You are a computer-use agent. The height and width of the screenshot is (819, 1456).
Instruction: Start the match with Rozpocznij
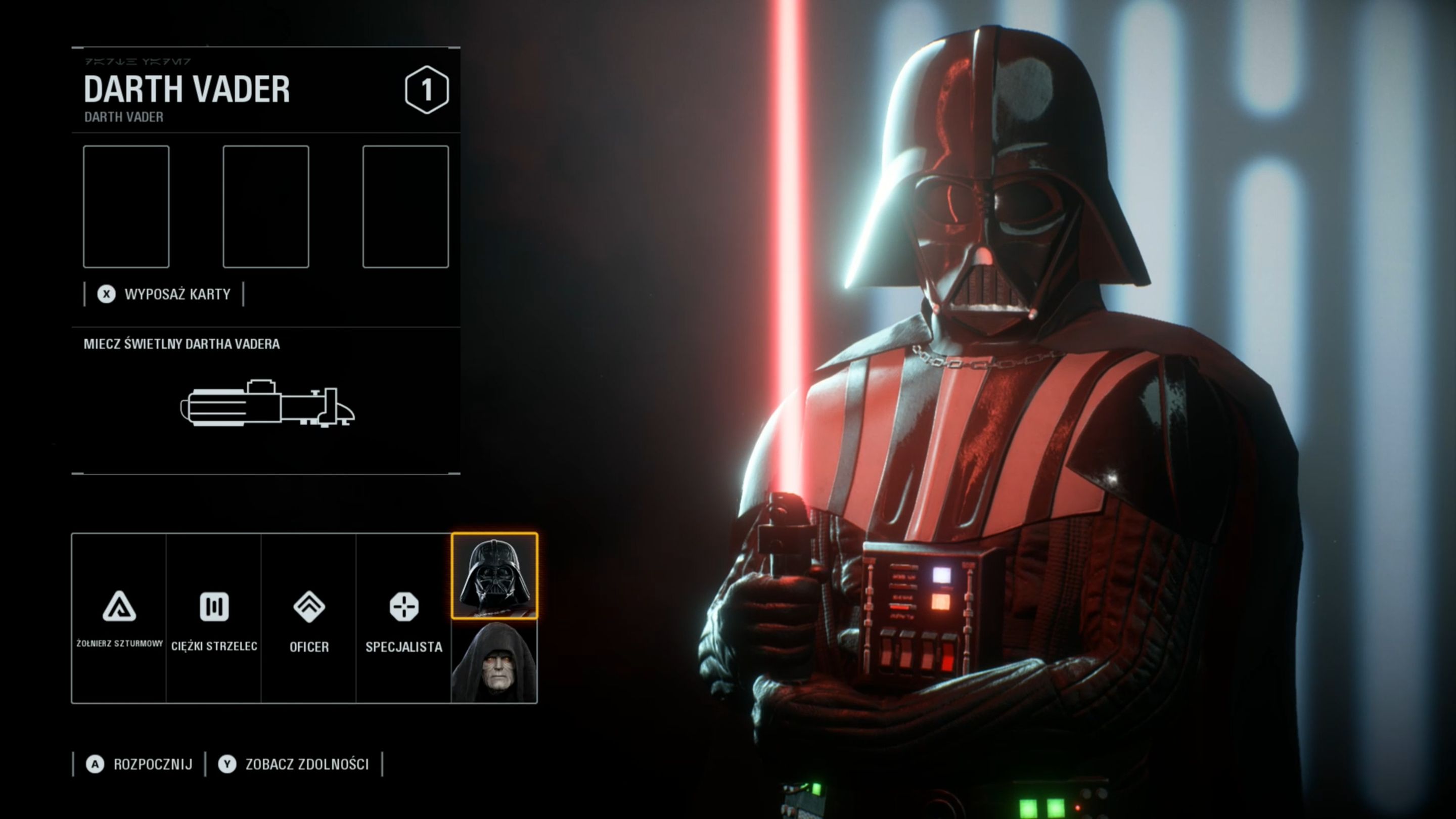tap(140, 764)
